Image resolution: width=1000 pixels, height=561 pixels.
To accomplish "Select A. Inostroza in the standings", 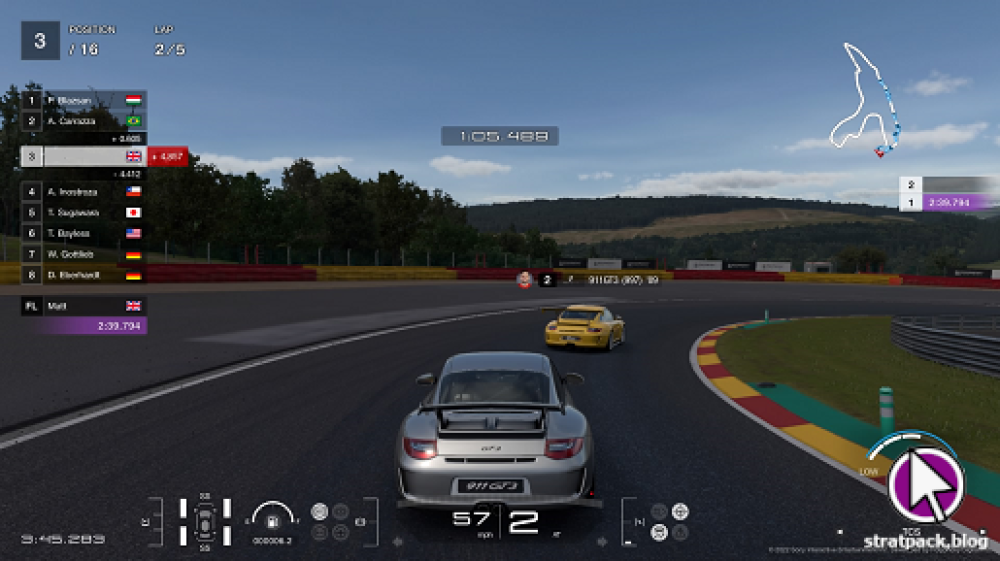I will (x=84, y=191).
